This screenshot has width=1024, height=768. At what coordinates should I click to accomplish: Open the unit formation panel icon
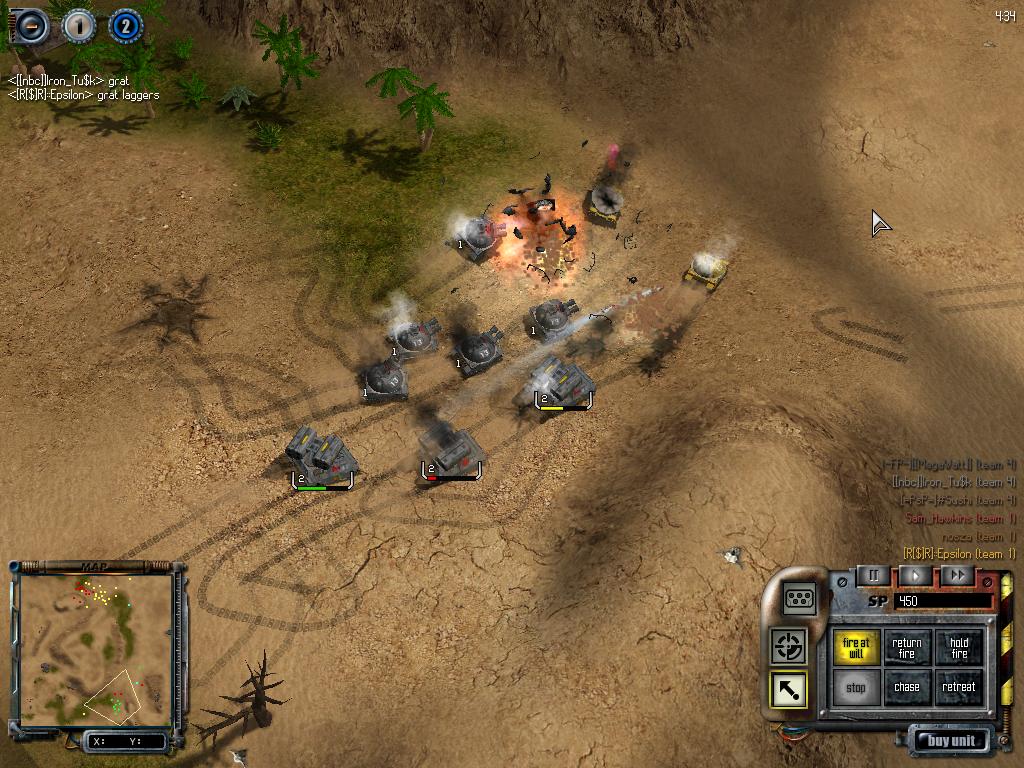(800, 598)
